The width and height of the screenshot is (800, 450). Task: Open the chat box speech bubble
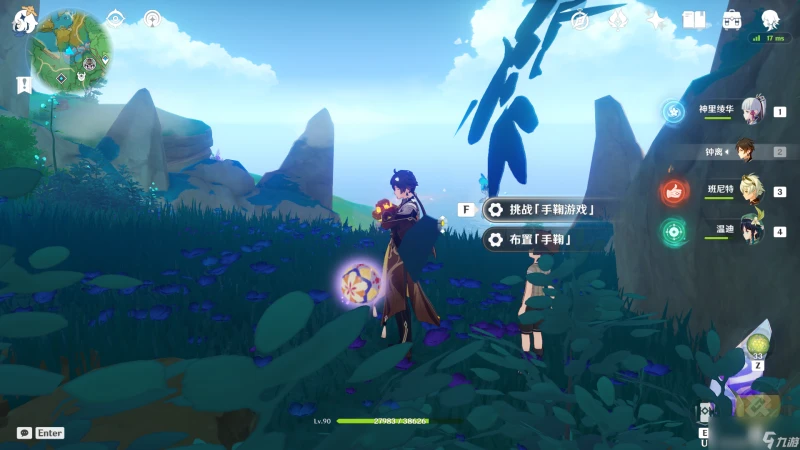[x=24, y=433]
